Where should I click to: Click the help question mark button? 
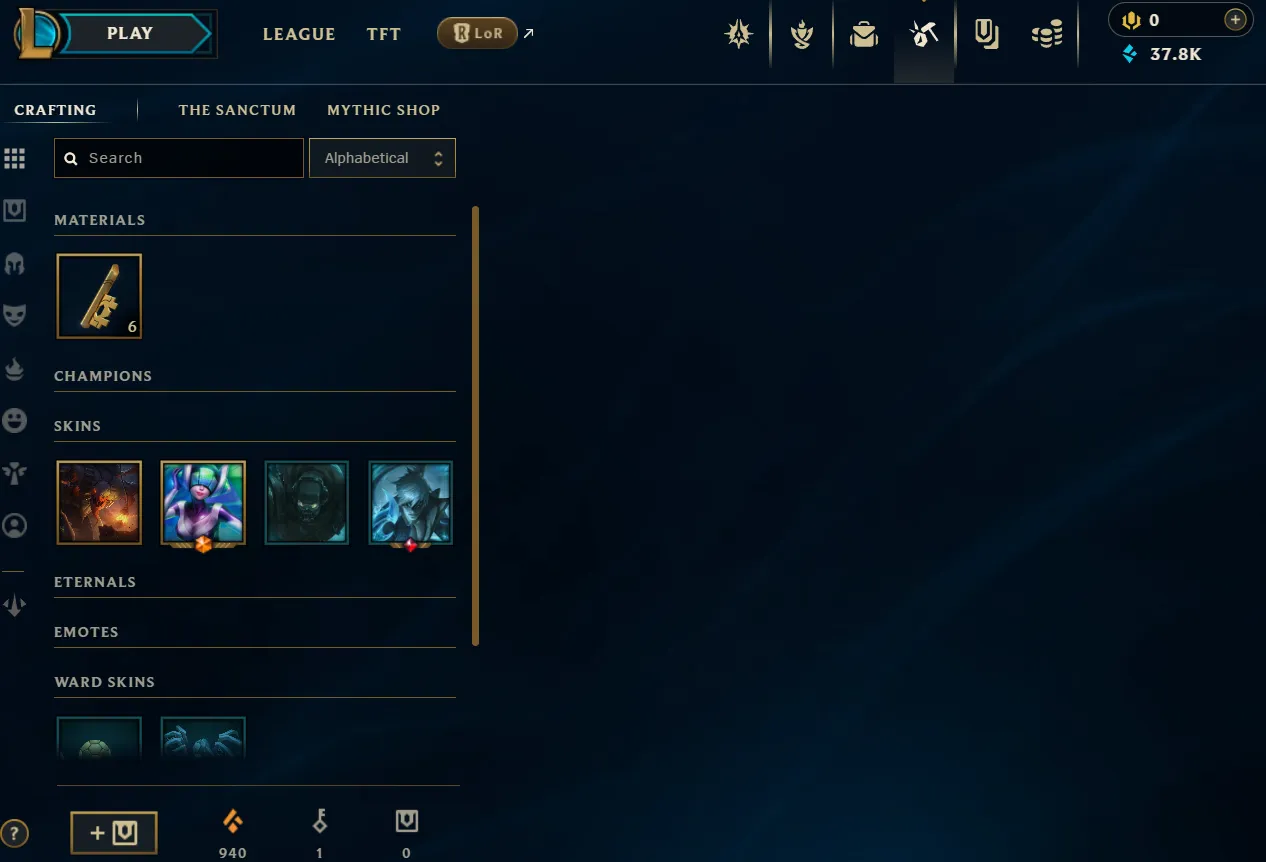(14, 833)
